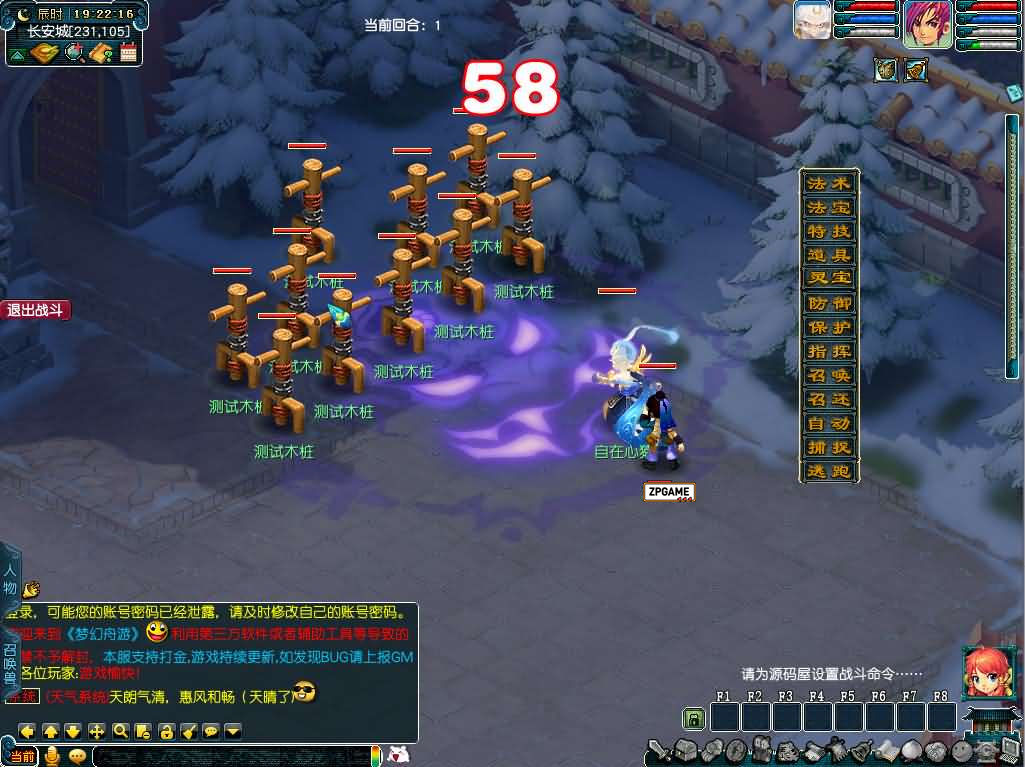This screenshot has height=767, width=1025.
Task: Select the 保护 protect command
Action: 829,327
